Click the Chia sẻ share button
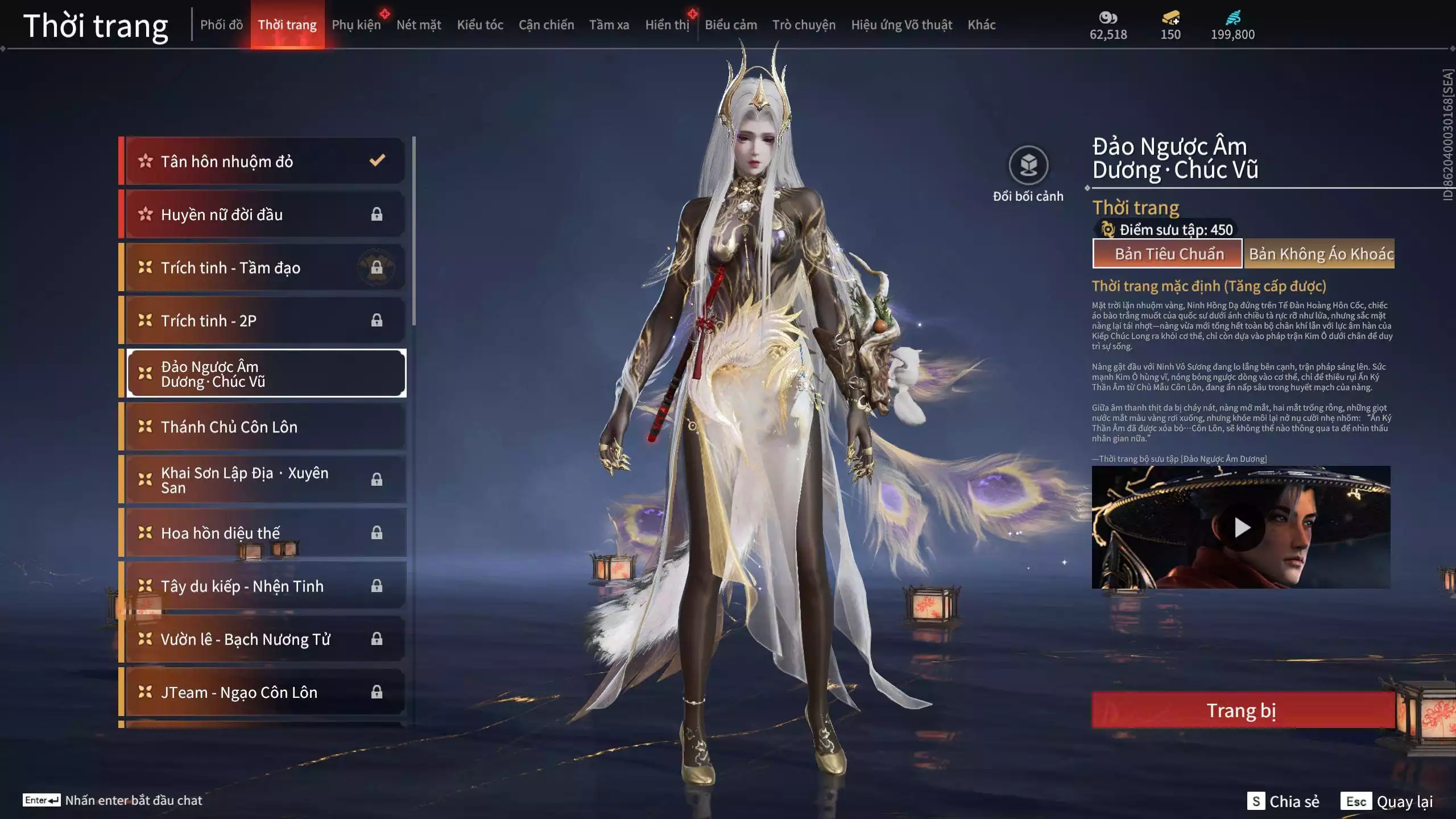Screen dimensions: 1456x819 (x=1284, y=801)
